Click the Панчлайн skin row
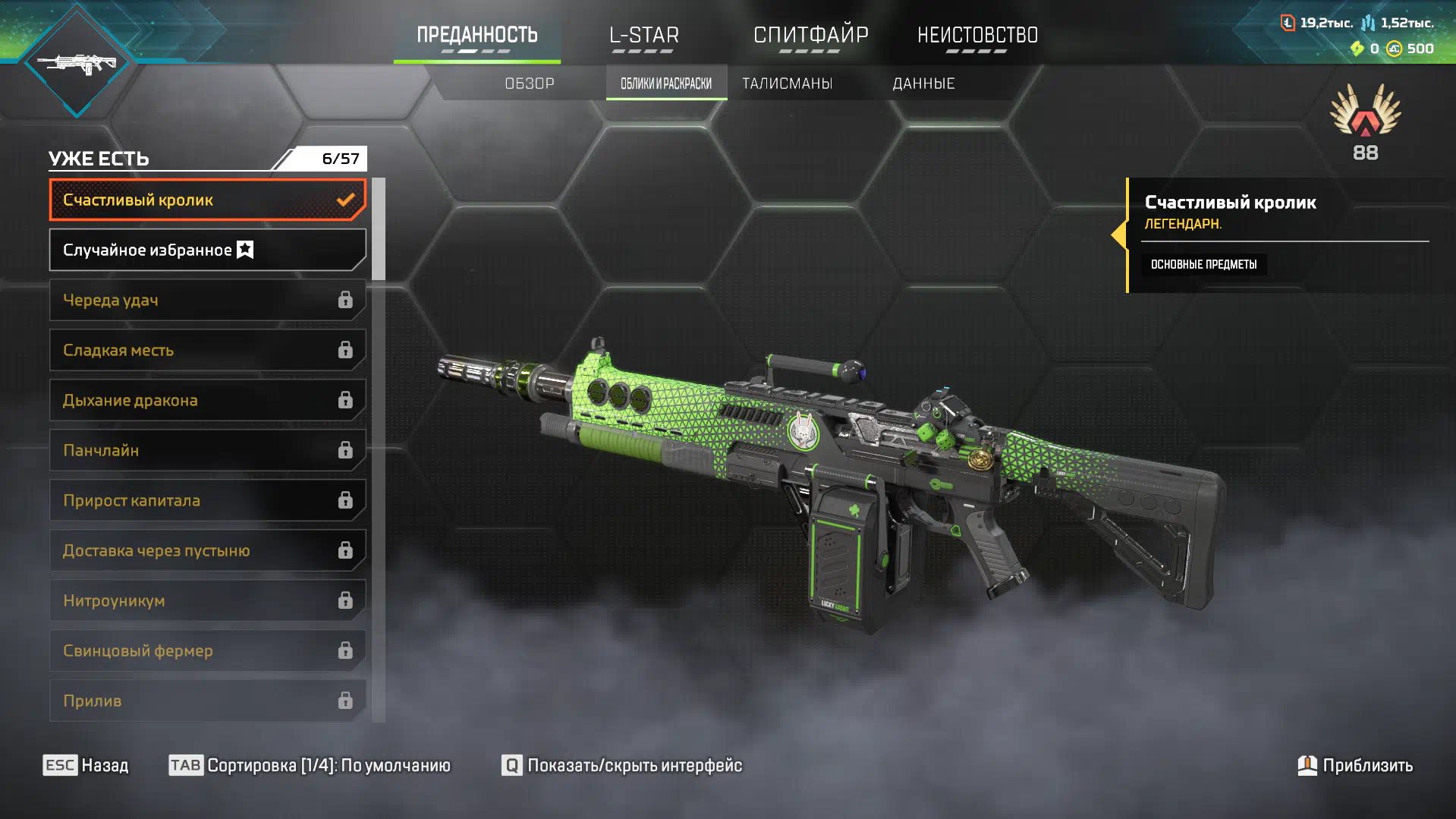This screenshot has width=1456, height=819. 207,450
